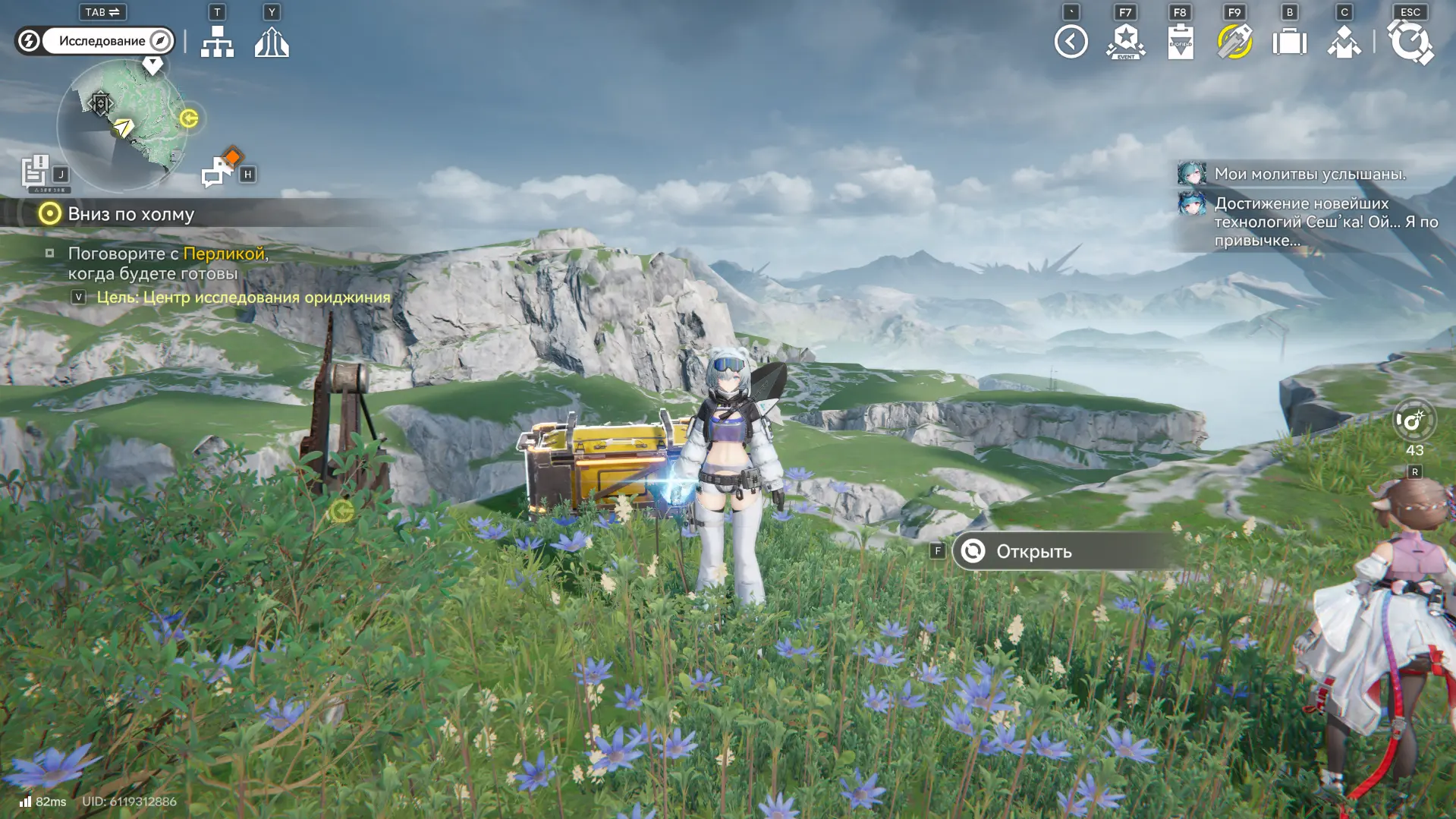Open the Event star badge icon

point(1125,42)
